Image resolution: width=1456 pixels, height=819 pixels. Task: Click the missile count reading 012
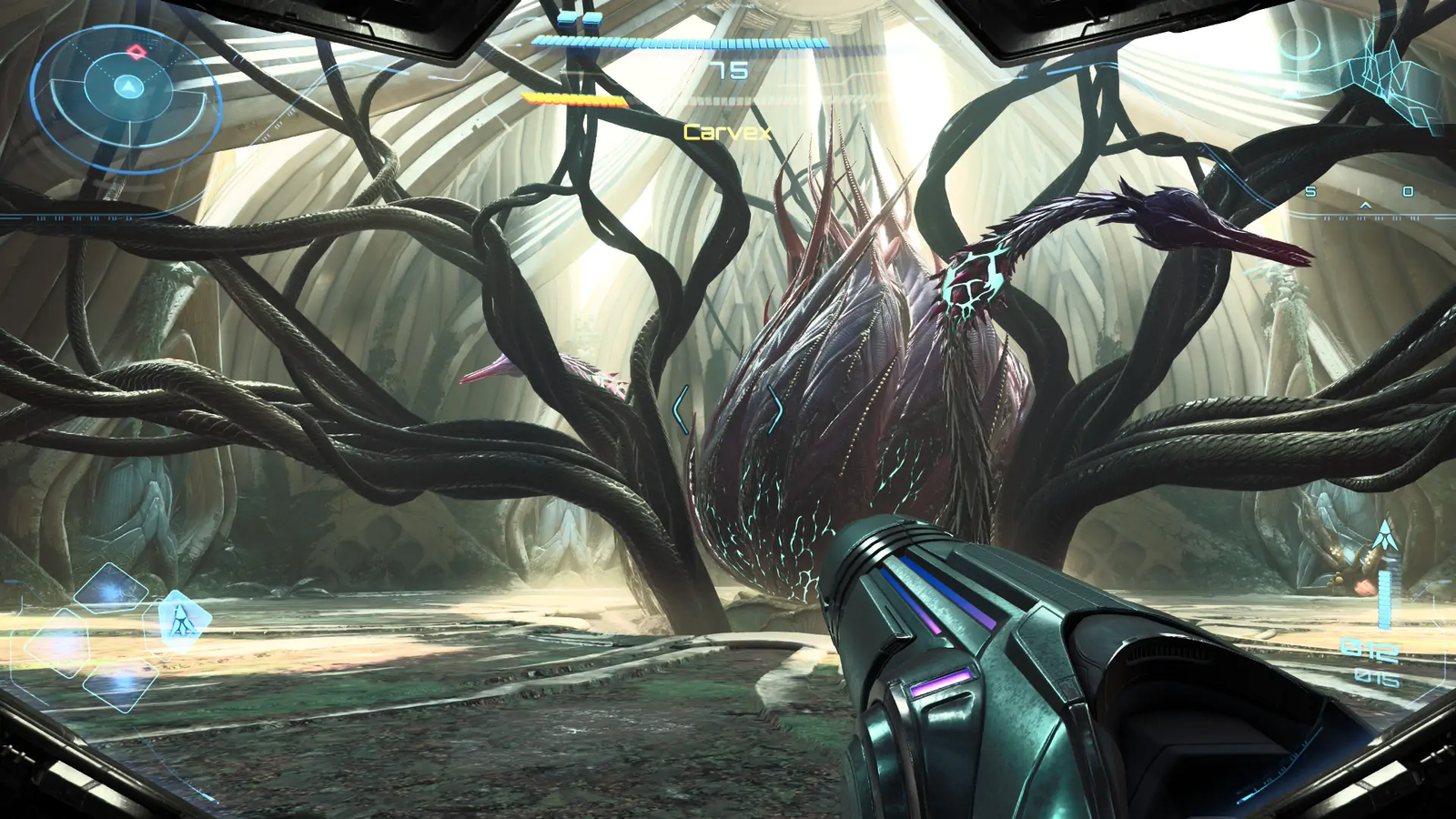(x=1369, y=647)
